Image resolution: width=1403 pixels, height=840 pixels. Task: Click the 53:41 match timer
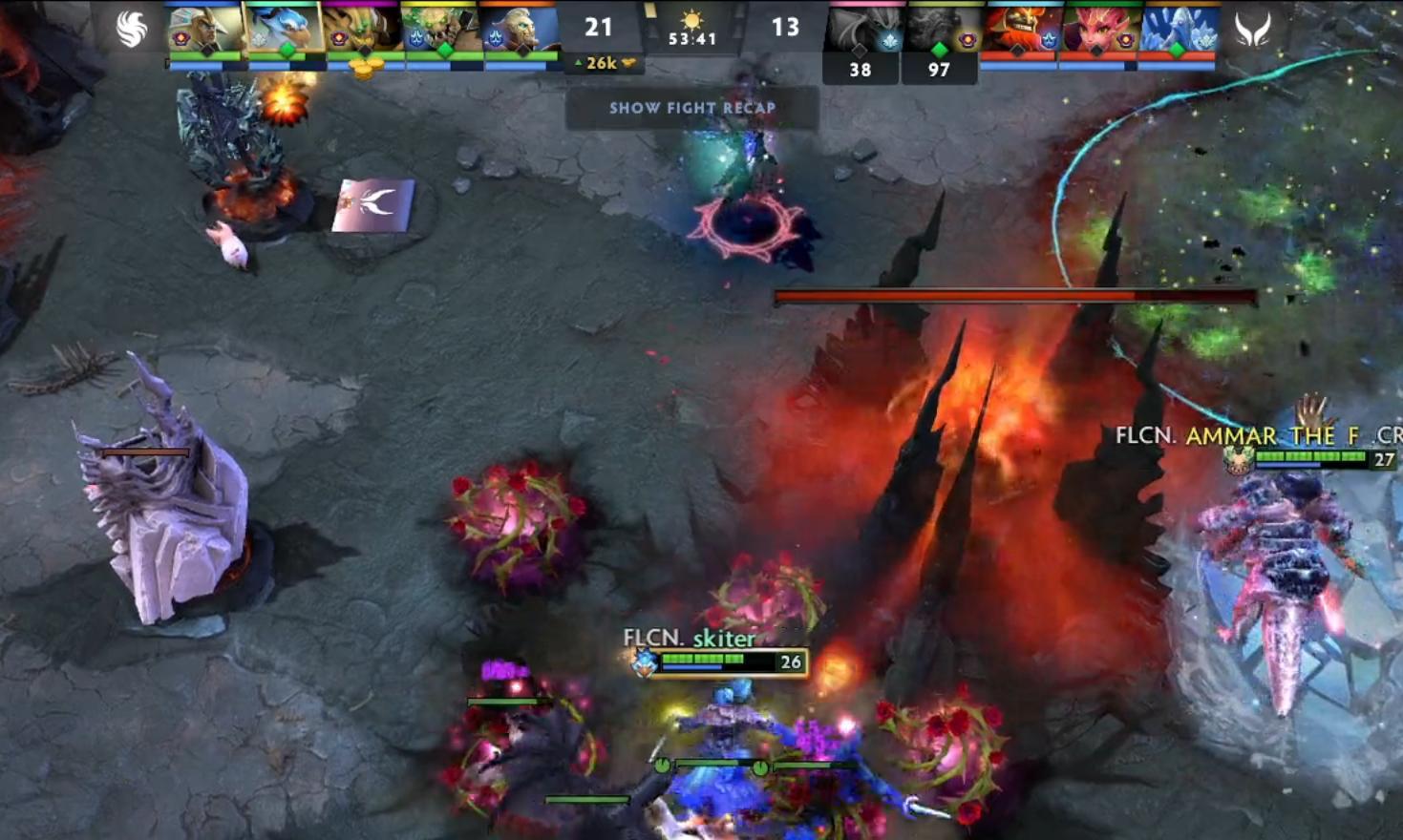click(693, 38)
